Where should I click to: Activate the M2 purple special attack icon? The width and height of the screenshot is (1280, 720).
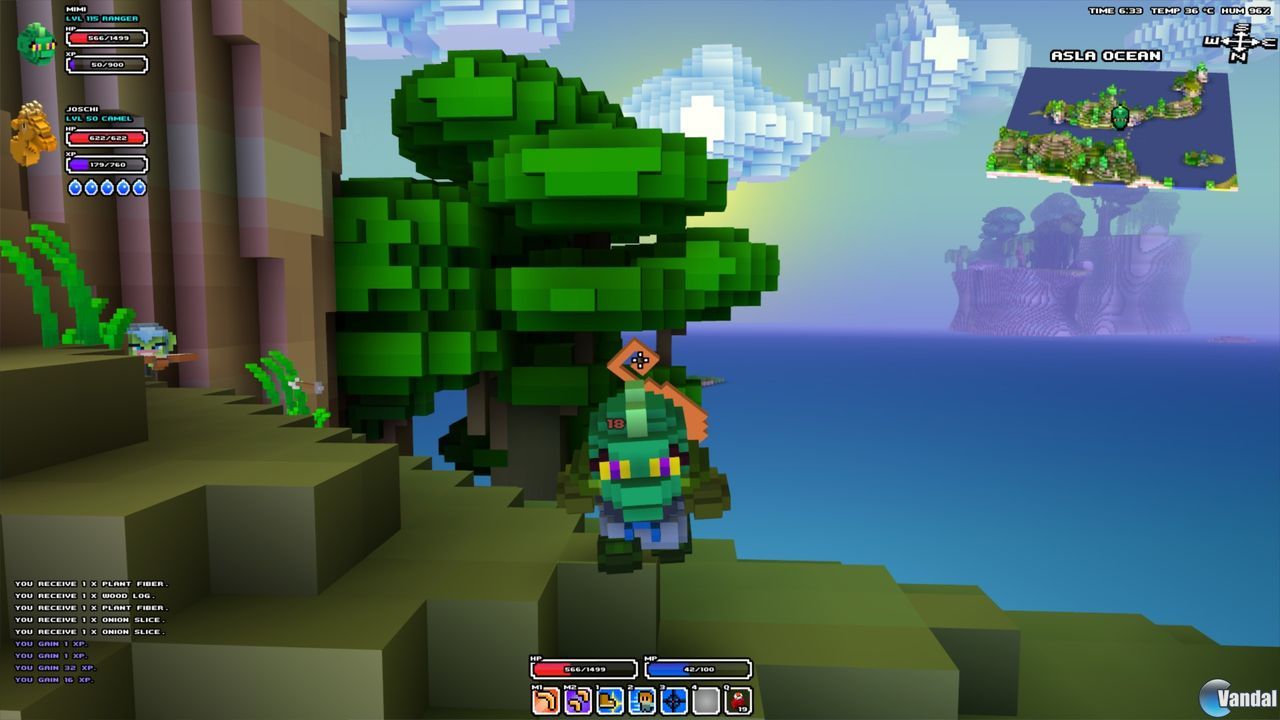tap(576, 701)
